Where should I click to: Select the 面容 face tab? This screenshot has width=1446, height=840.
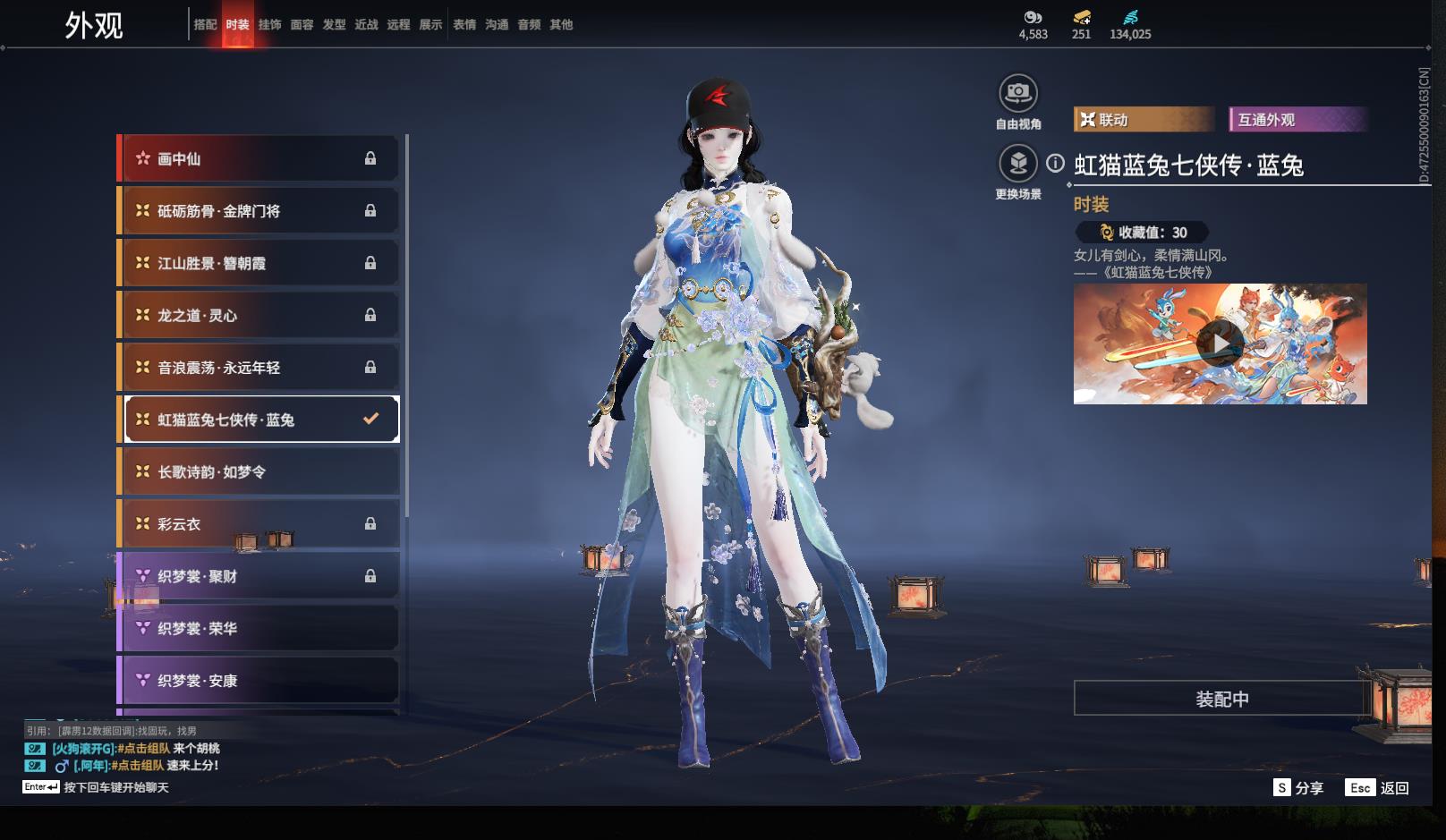[x=302, y=25]
